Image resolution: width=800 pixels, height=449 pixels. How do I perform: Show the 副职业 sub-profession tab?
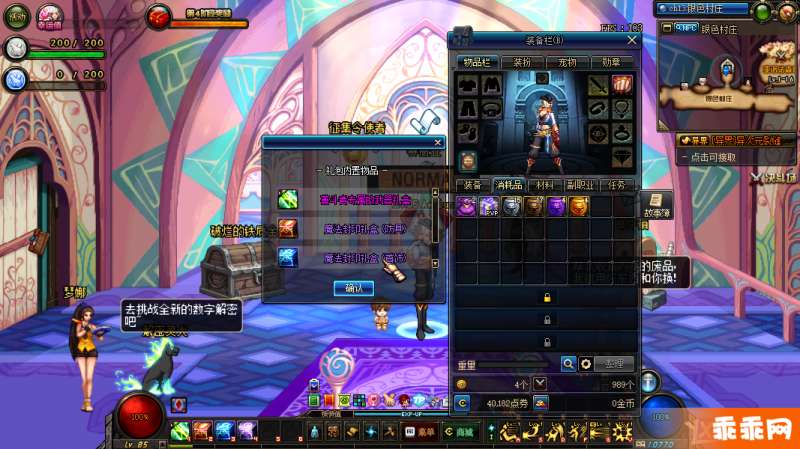580,185
